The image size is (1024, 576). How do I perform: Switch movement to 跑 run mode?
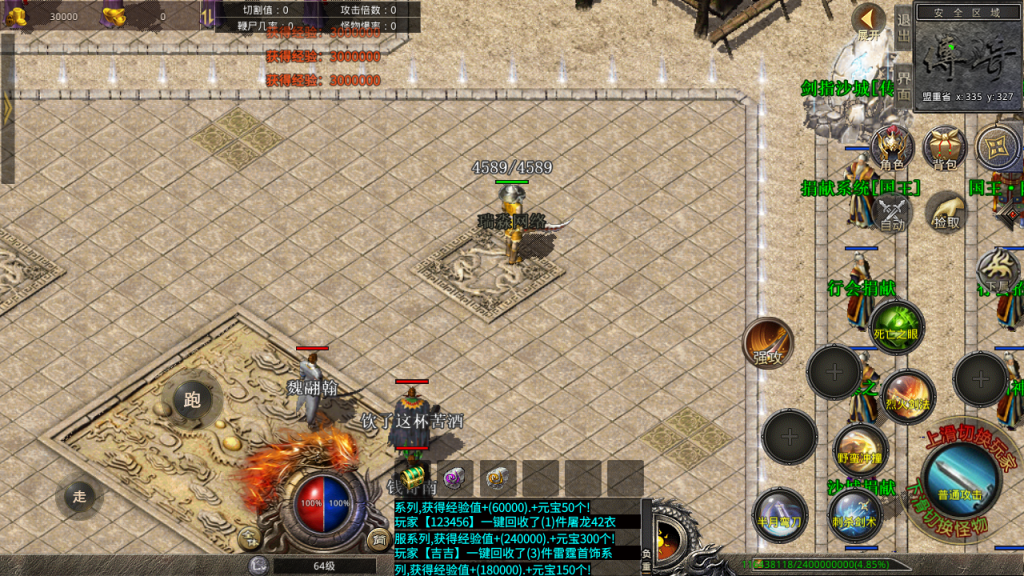pos(192,400)
